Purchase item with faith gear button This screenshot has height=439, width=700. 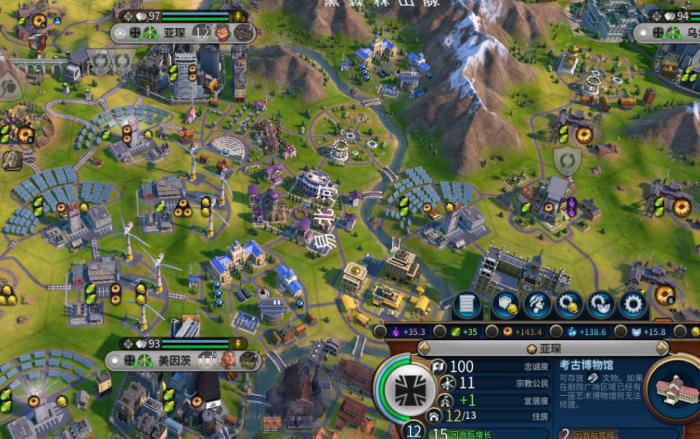point(601,305)
